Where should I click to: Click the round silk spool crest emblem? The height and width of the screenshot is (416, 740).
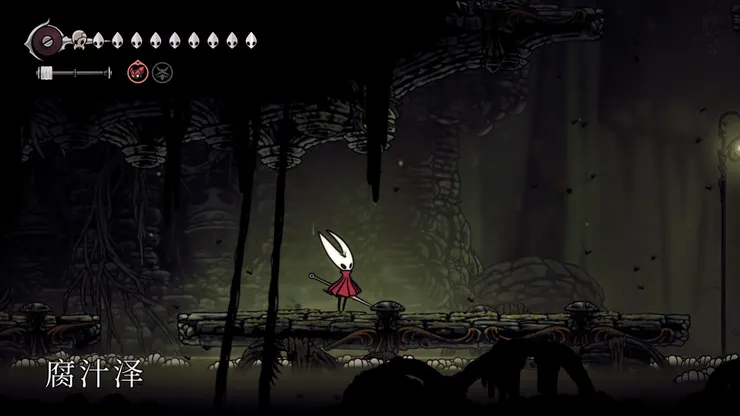click(45, 42)
